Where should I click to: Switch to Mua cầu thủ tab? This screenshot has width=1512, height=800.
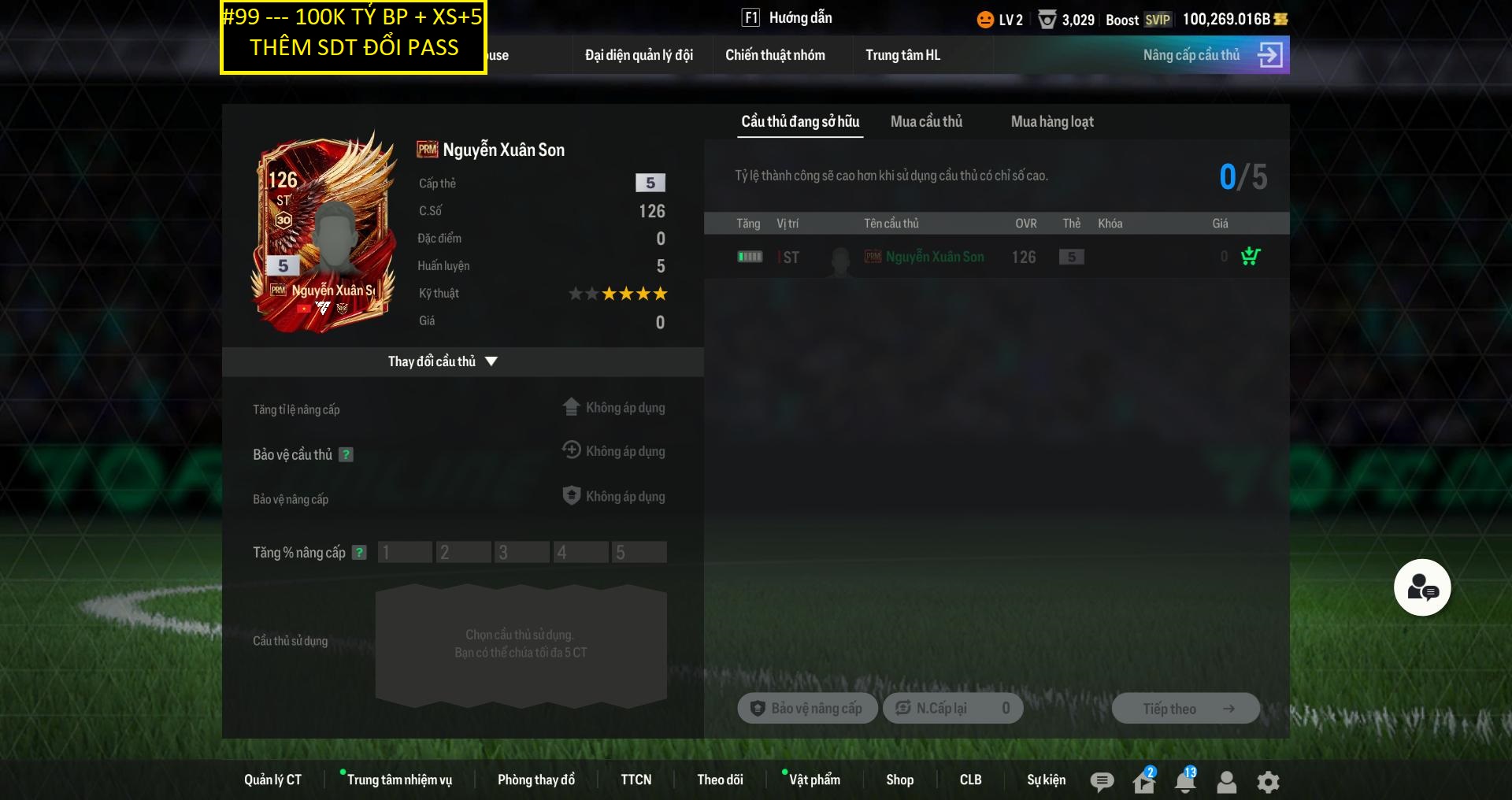click(926, 122)
